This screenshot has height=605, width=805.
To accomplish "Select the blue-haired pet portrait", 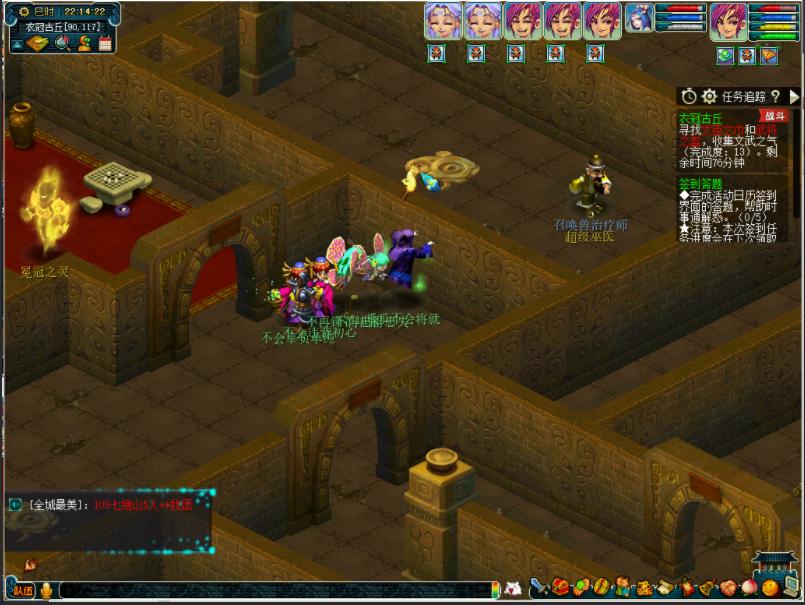I will 639,19.
